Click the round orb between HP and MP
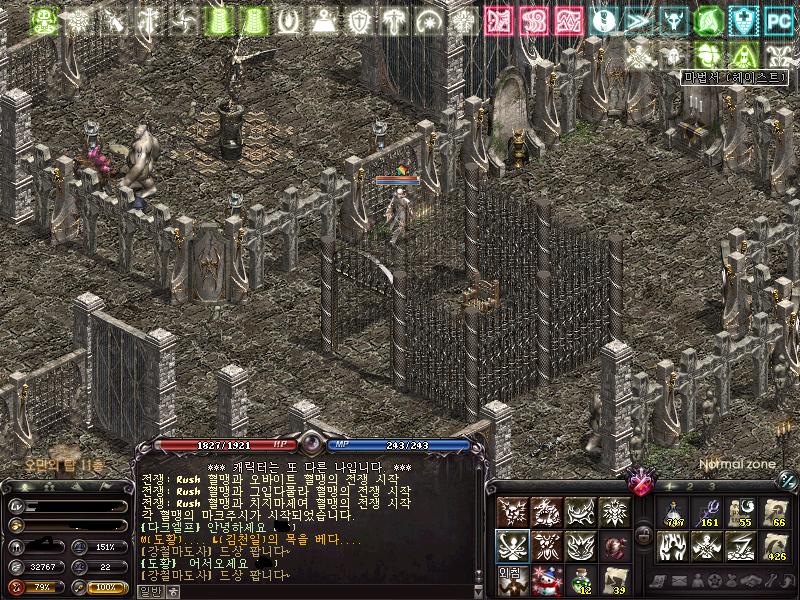 311,444
